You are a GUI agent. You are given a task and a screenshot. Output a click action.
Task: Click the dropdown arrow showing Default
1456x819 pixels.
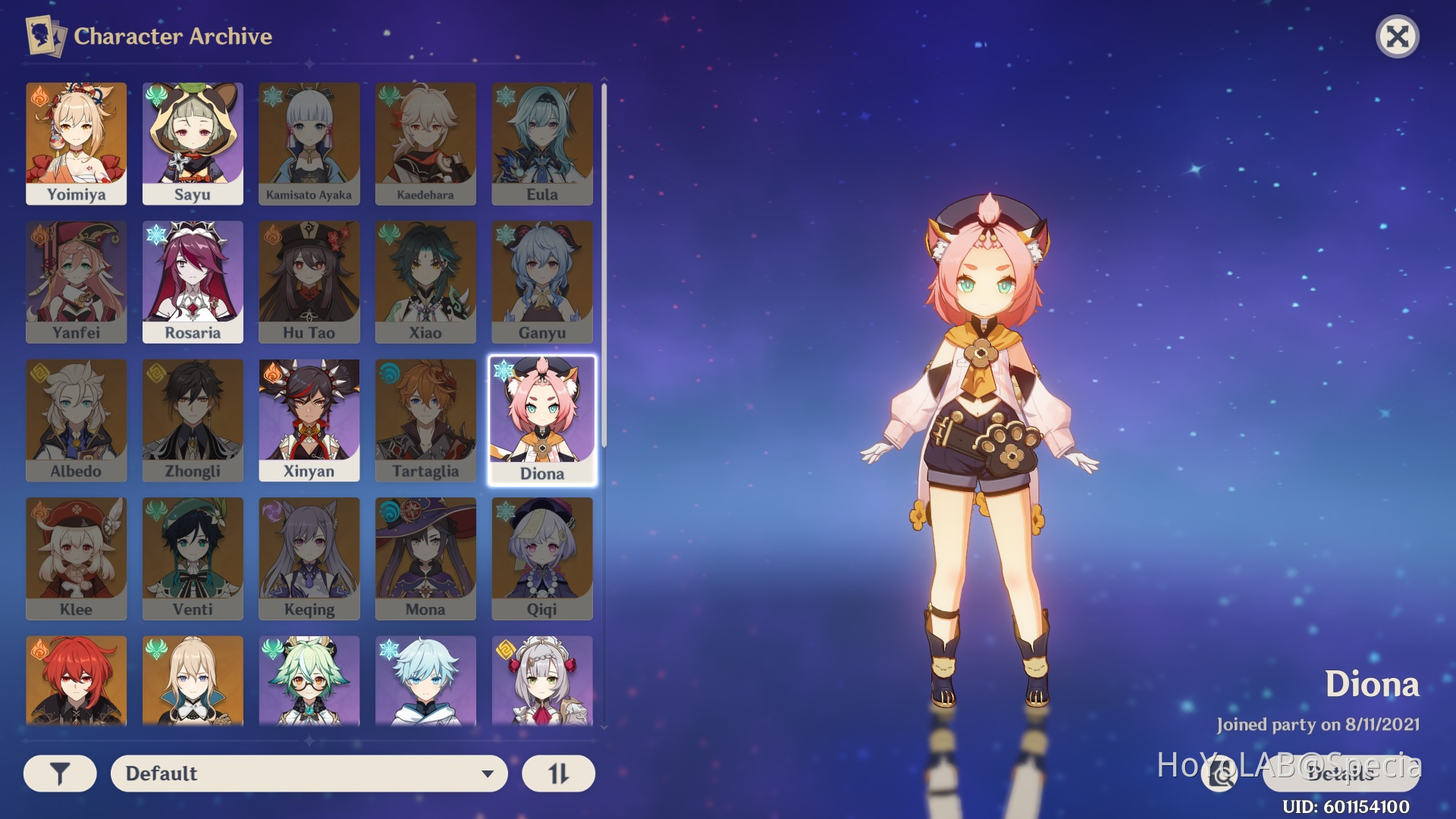[488, 773]
